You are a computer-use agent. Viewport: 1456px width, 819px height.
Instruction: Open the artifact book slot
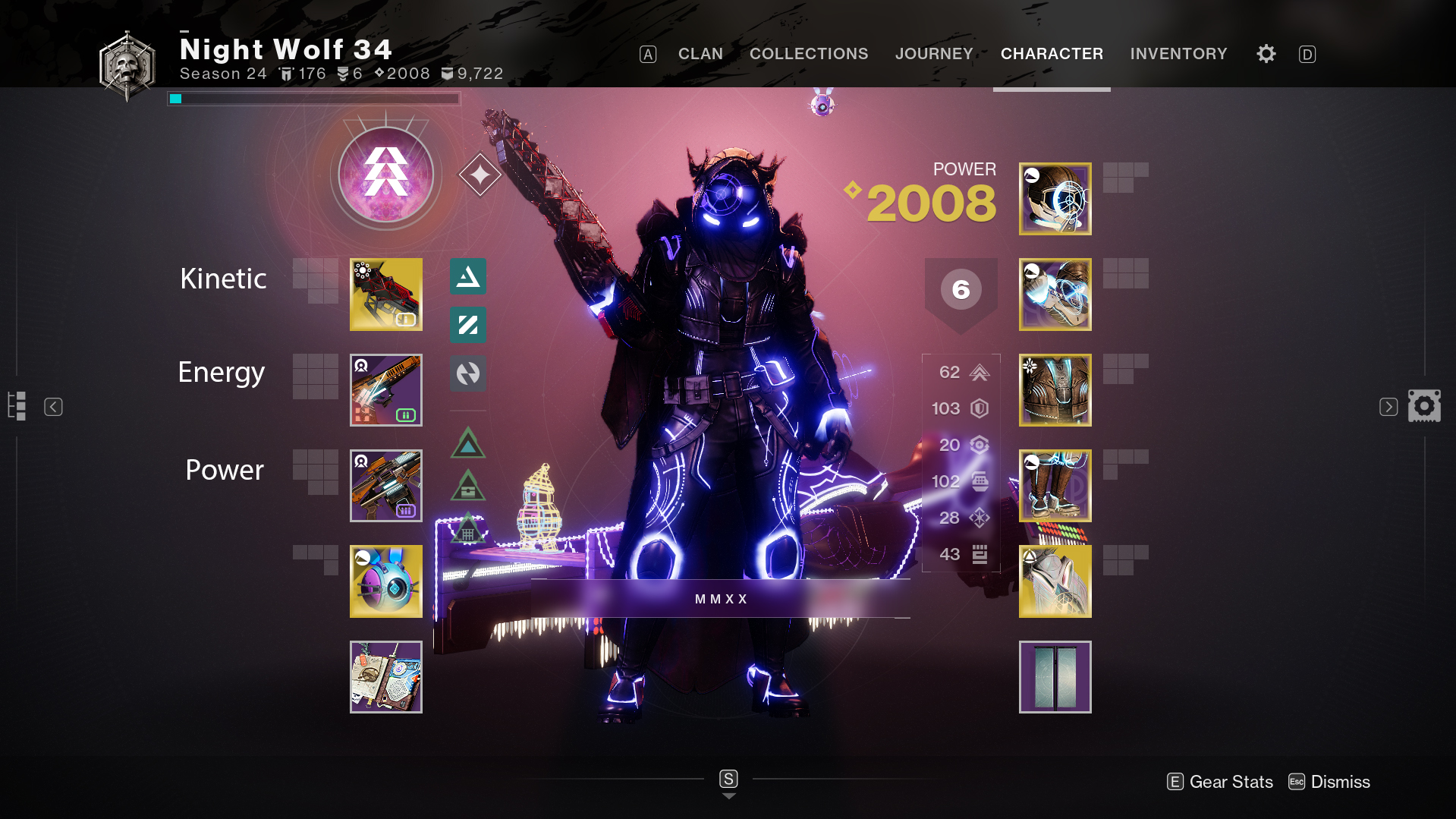385,677
